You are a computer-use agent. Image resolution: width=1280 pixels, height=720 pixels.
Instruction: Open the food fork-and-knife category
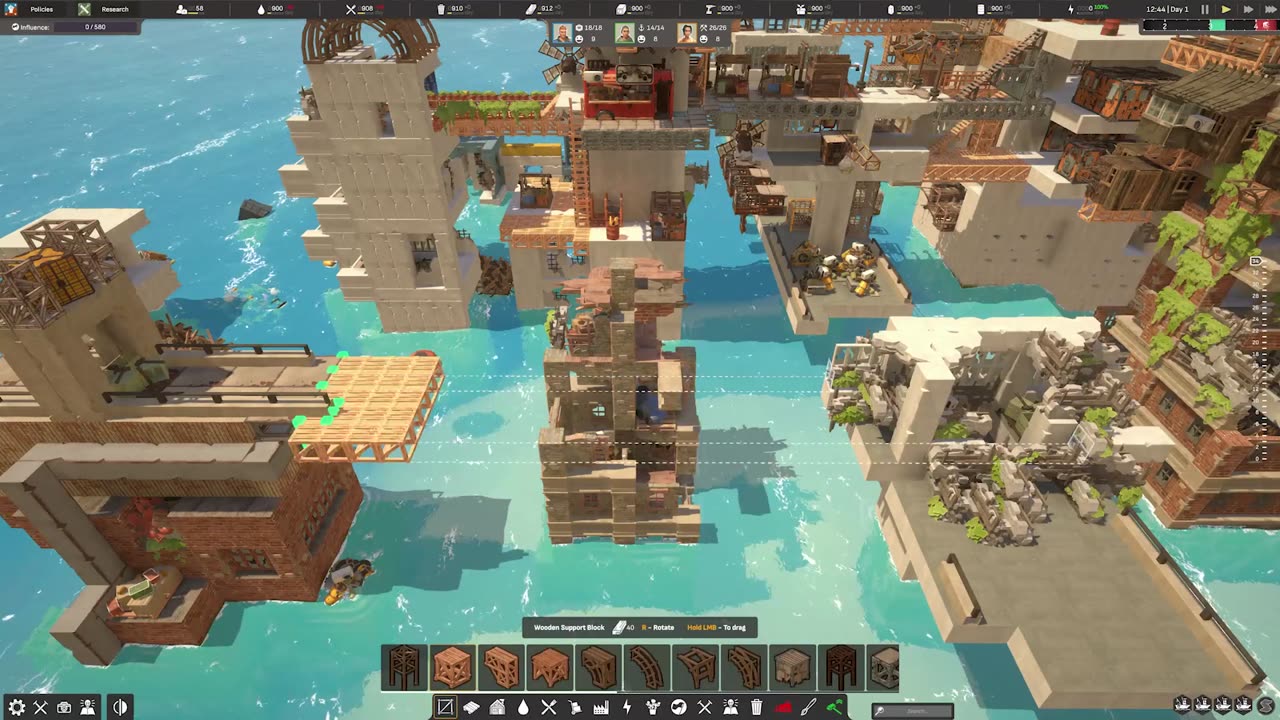(x=549, y=707)
